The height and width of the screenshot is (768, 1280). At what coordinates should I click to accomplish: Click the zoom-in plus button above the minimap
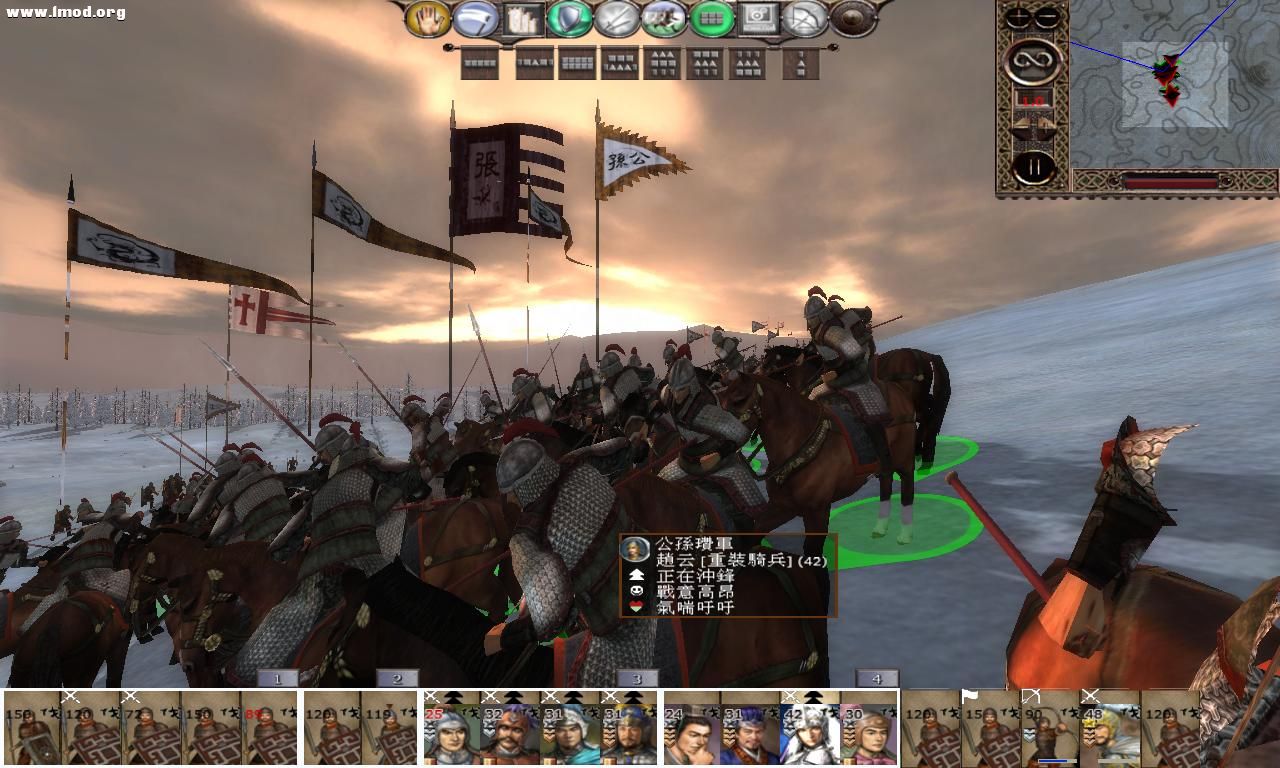coord(1019,16)
